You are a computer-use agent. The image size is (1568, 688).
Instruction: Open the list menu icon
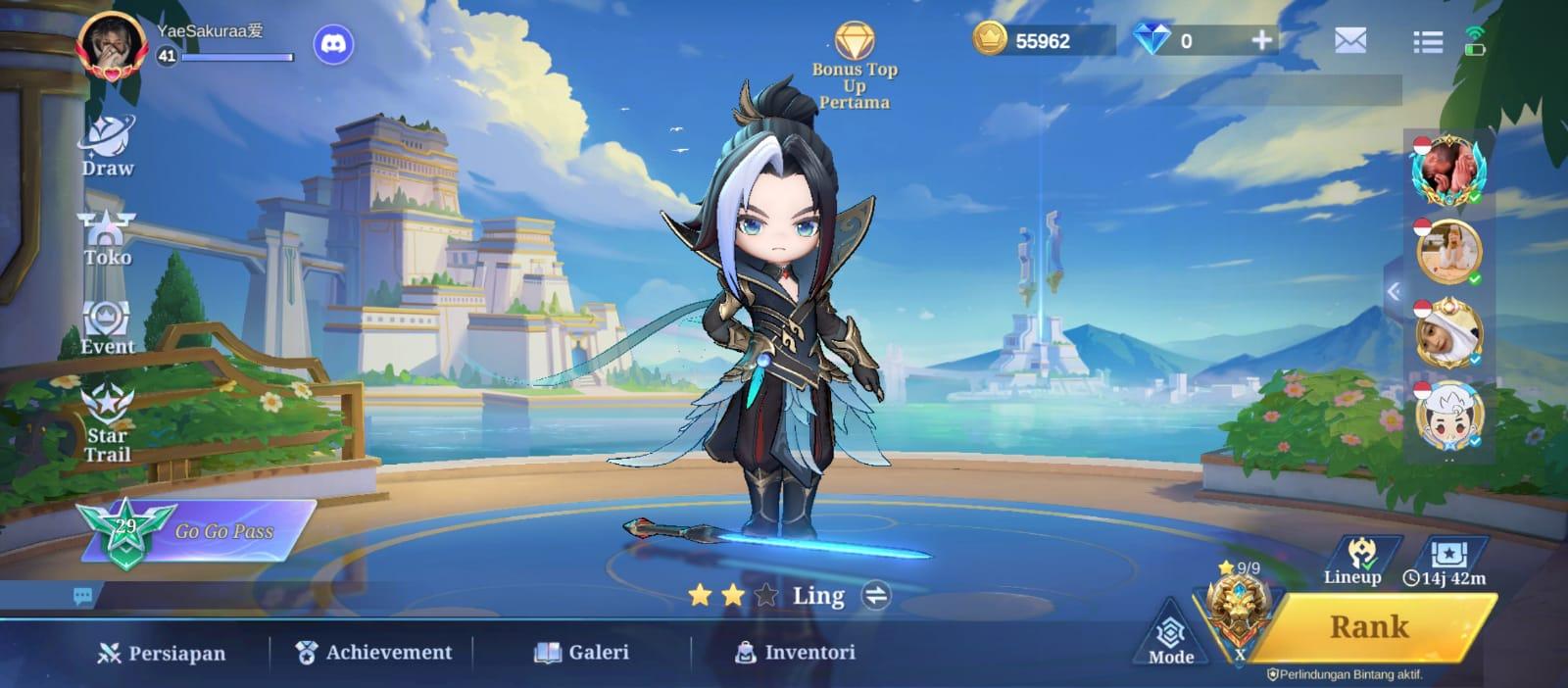tap(1427, 41)
